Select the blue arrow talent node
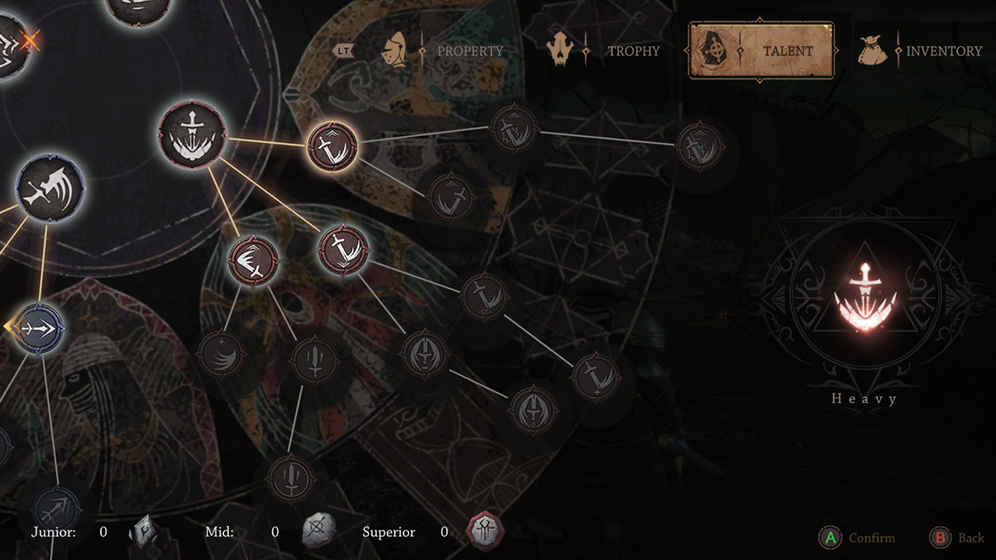Viewport: 996px width, 560px height. (x=40, y=327)
